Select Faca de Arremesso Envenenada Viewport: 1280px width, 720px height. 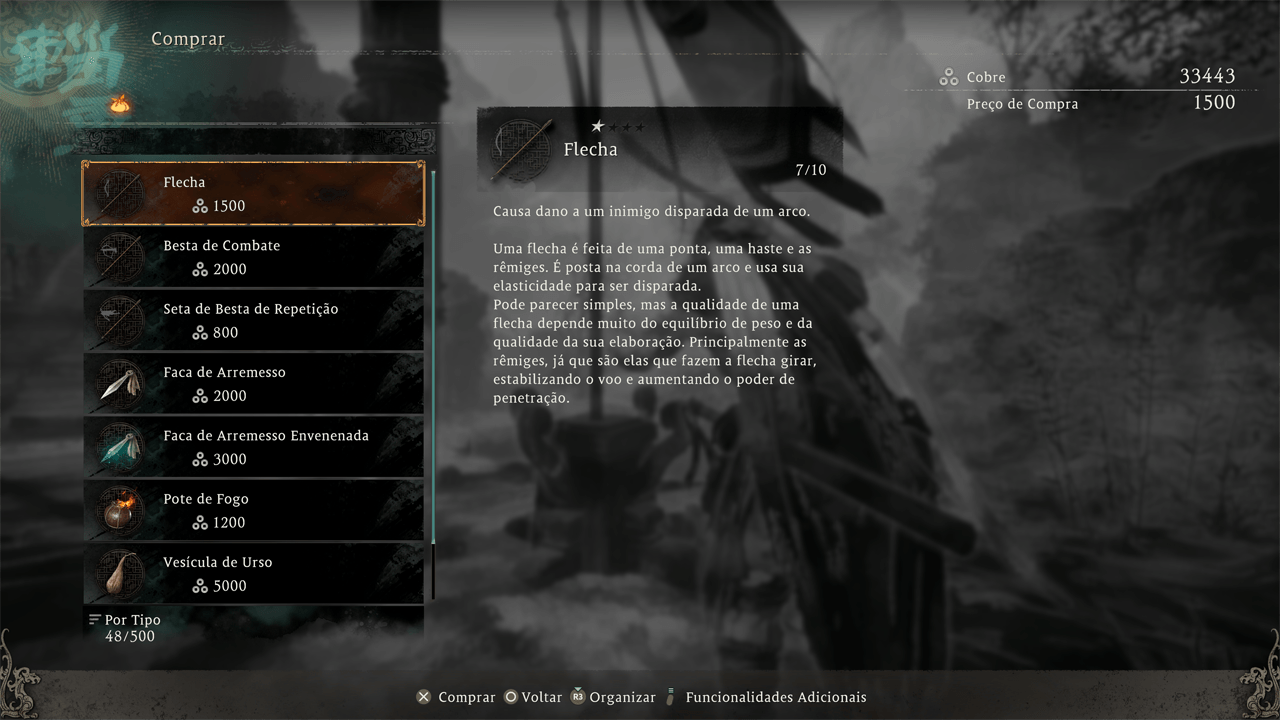pos(253,447)
